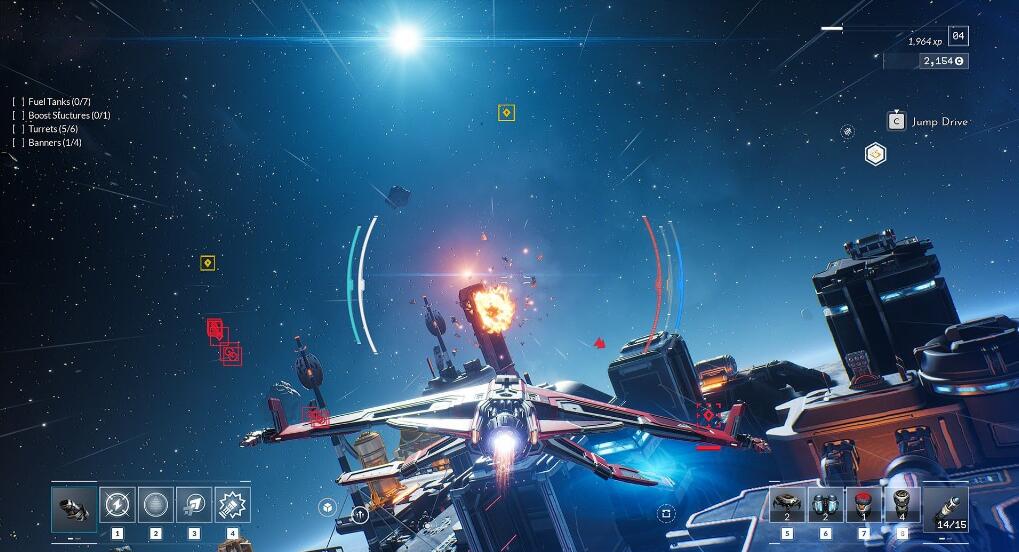Click the Jump Drive label
Viewport: 1019px width, 552px height.
[939, 122]
